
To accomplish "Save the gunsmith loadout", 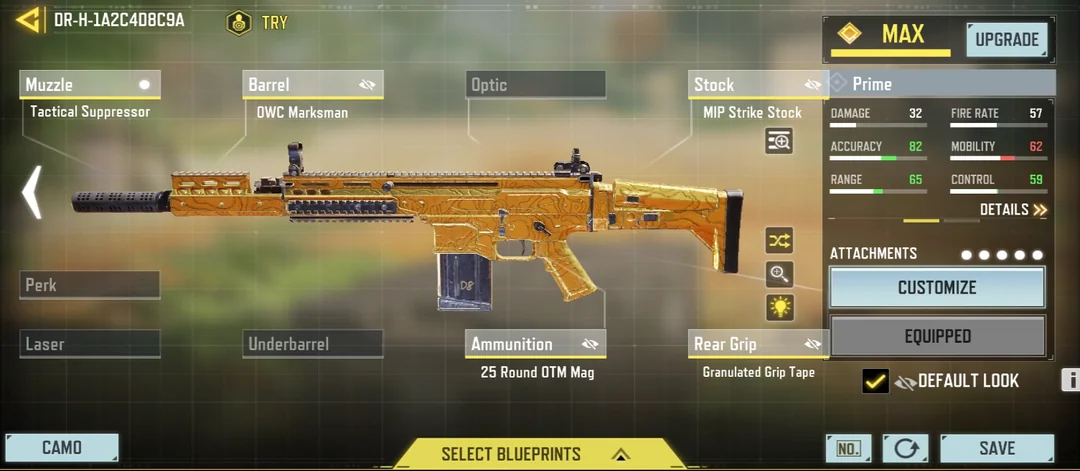I will tap(996, 448).
